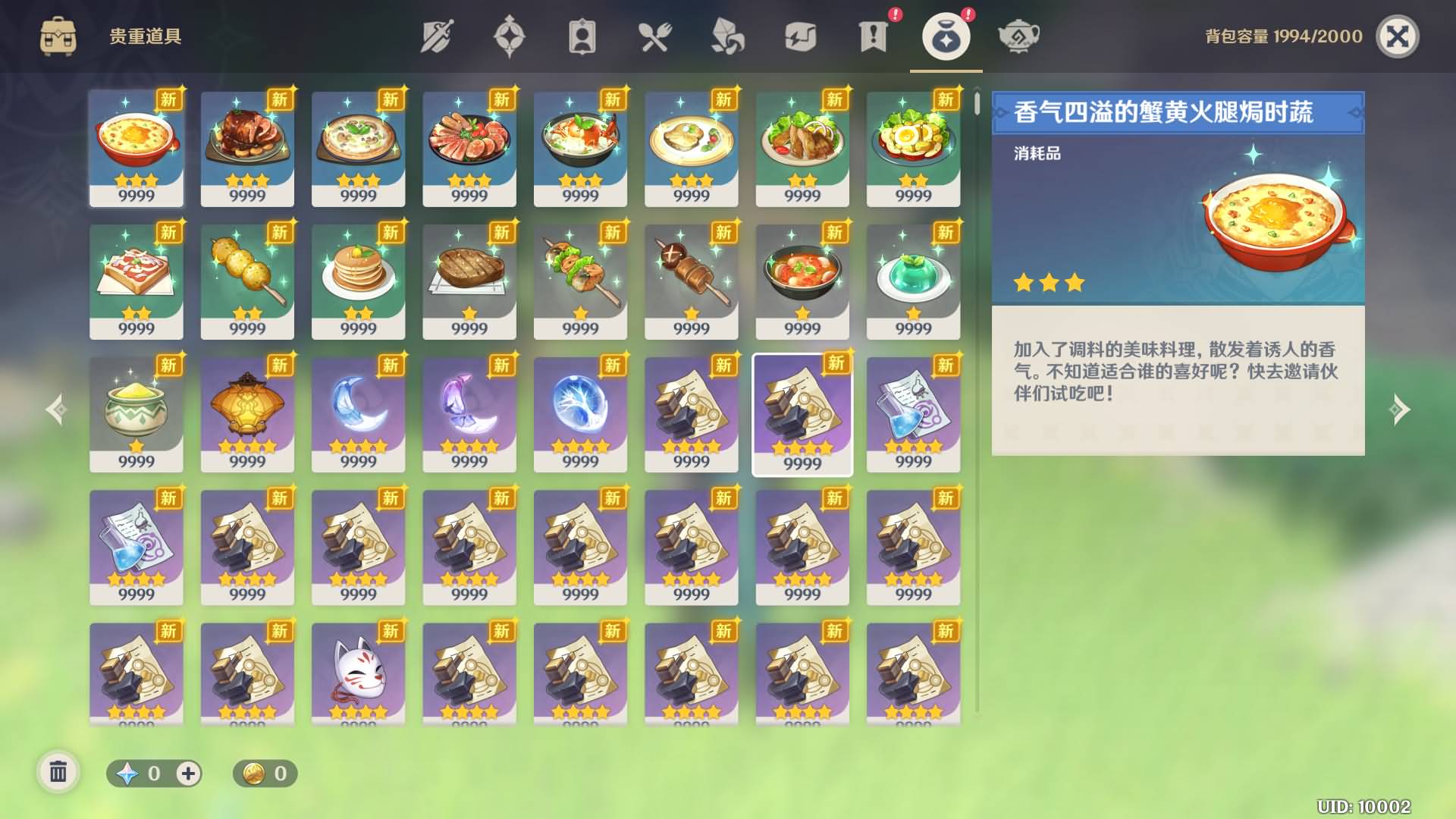The width and height of the screenshot is (1456, 819).
Task: Go to the next item with right arrow
Action: click(x=1400, y=409)
